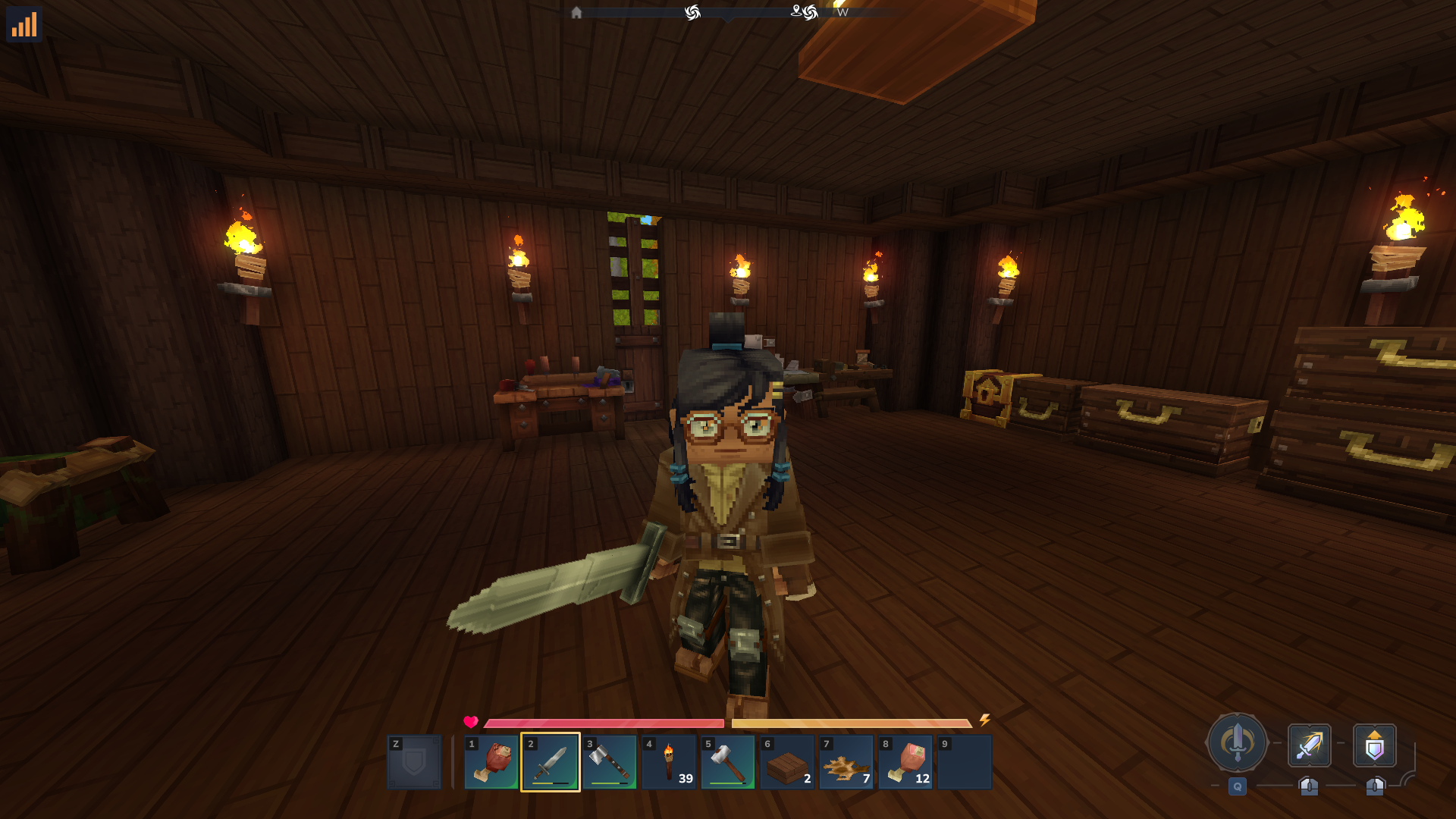Trigger the shield guard ability icon
Viewport: 1456px width, 819px height.
1374,746
